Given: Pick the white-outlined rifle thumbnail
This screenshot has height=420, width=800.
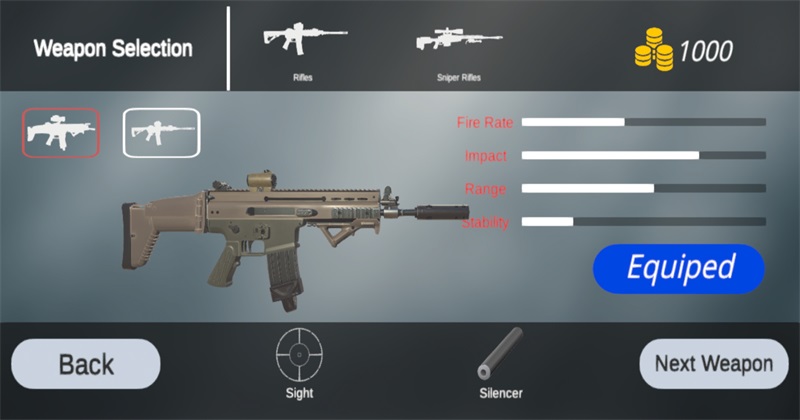Looking at the screenshot, I should [161, 132].
